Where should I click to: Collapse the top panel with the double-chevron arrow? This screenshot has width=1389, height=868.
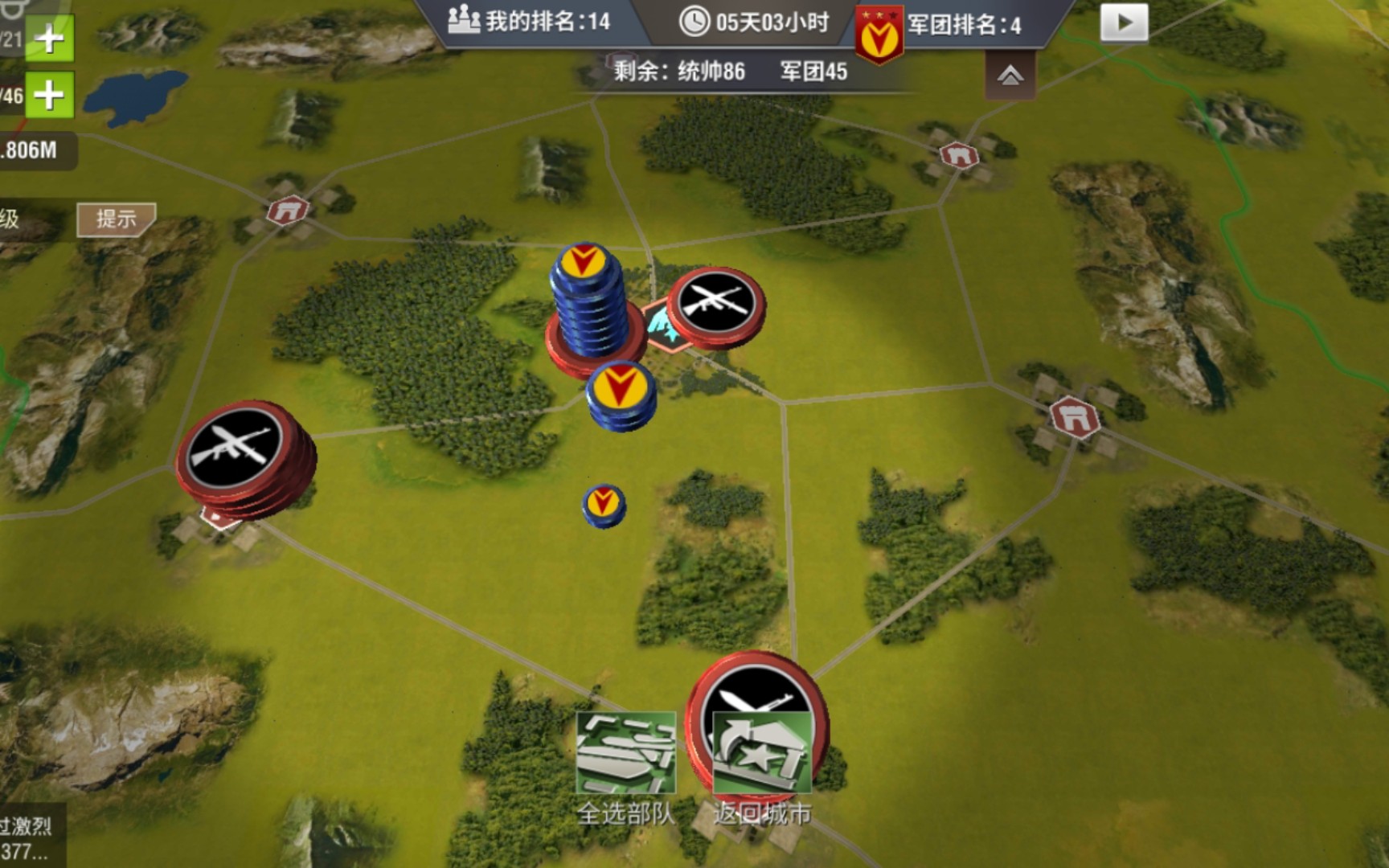tap(1010, 76)
